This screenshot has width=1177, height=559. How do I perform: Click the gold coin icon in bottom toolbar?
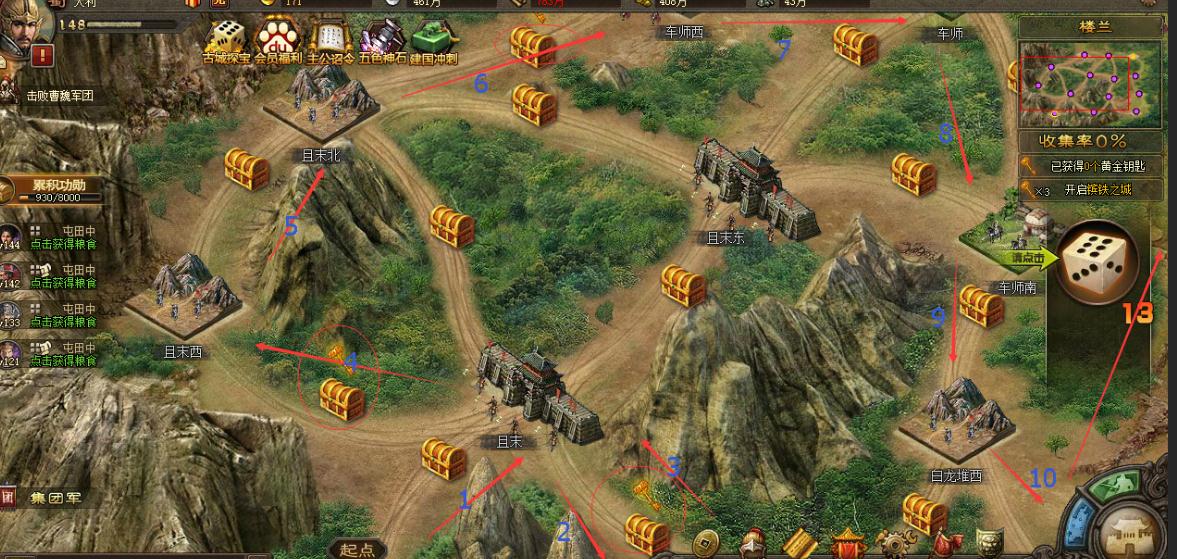[707, 545]
